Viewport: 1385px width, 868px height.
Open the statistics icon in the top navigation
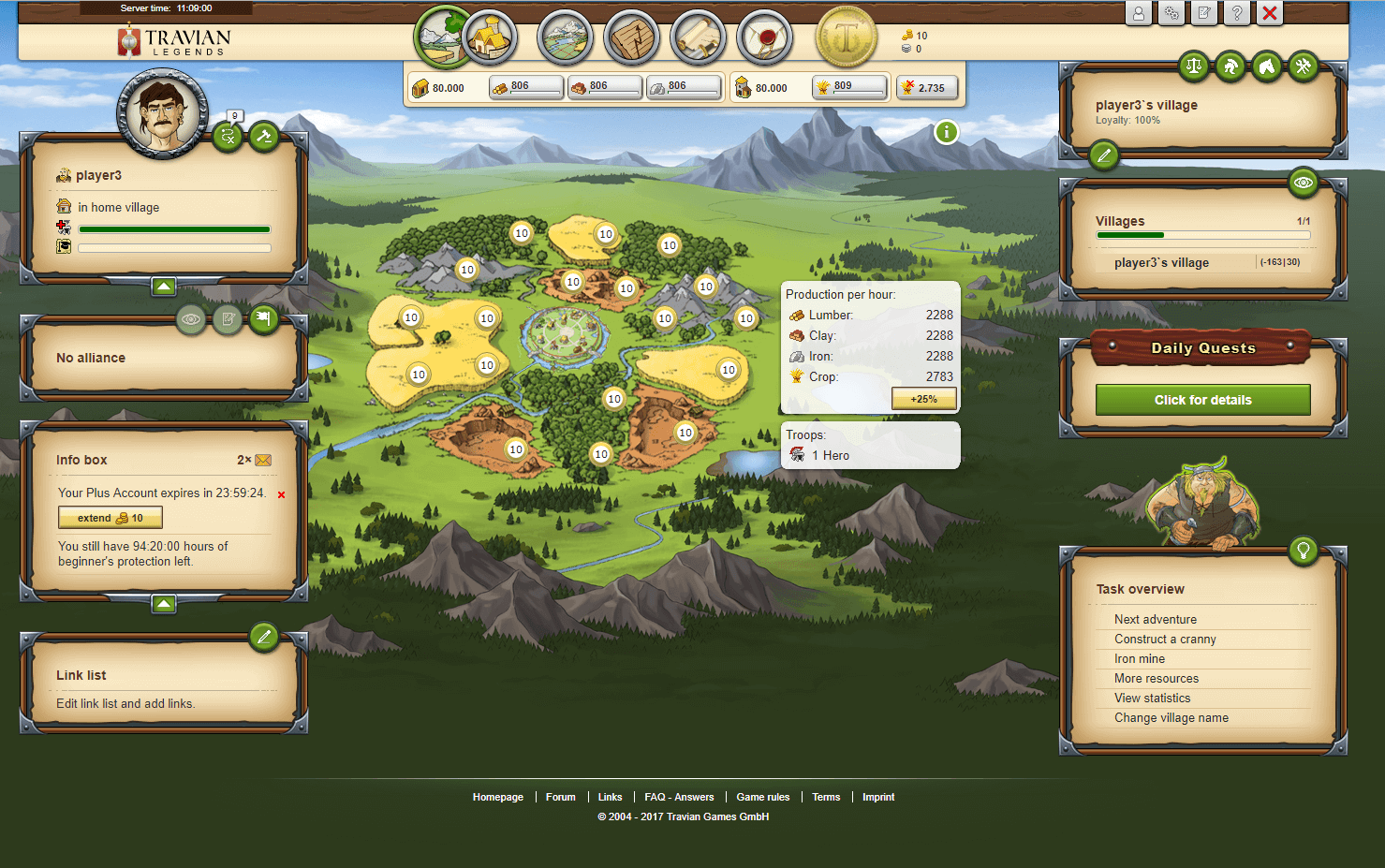tap(632, 38)
